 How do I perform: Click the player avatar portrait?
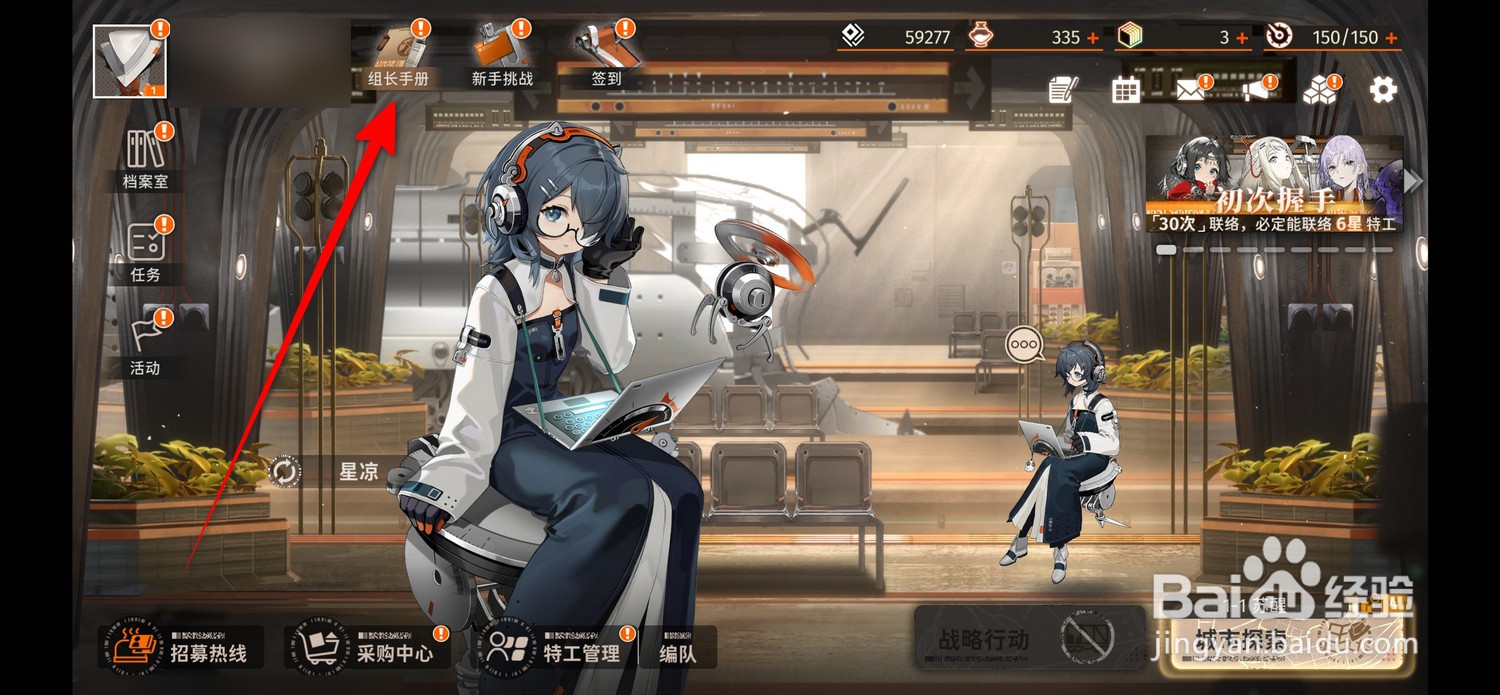pyautogui.click(x=130, y=62)
